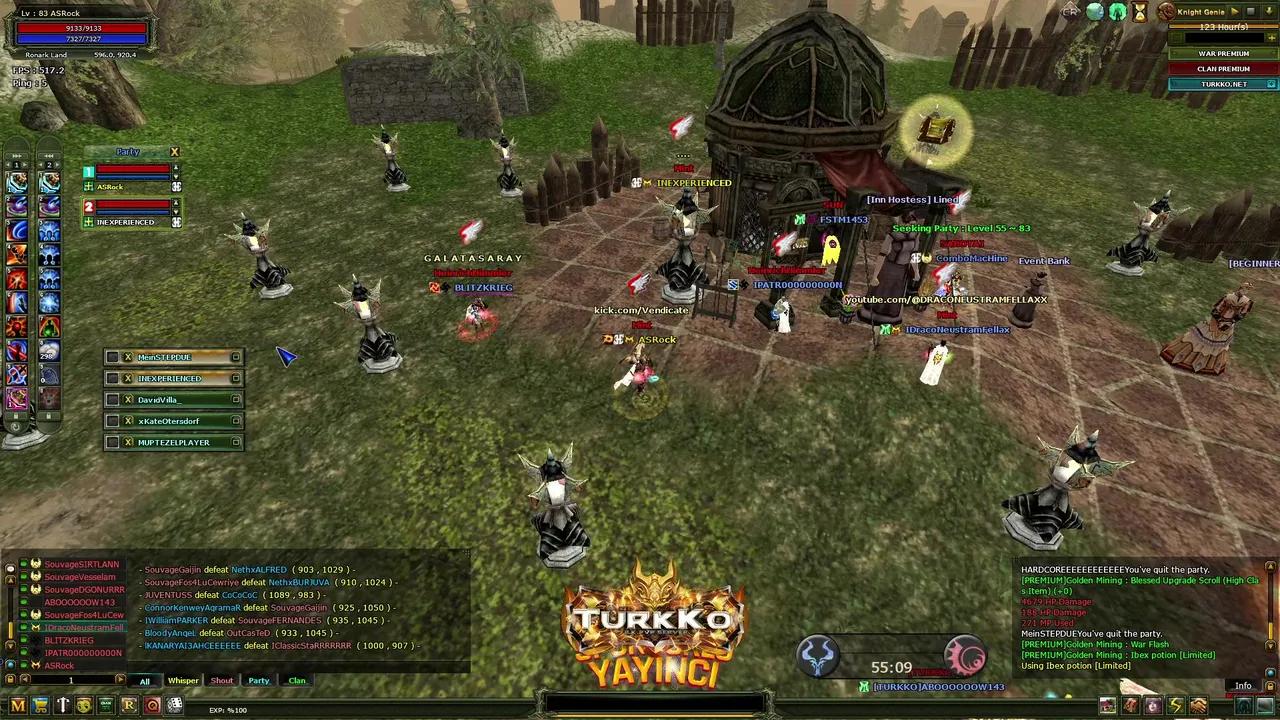This screenshot has height=720, width=1280.
Task: Switch to the All chat tab
Action: 145,681
